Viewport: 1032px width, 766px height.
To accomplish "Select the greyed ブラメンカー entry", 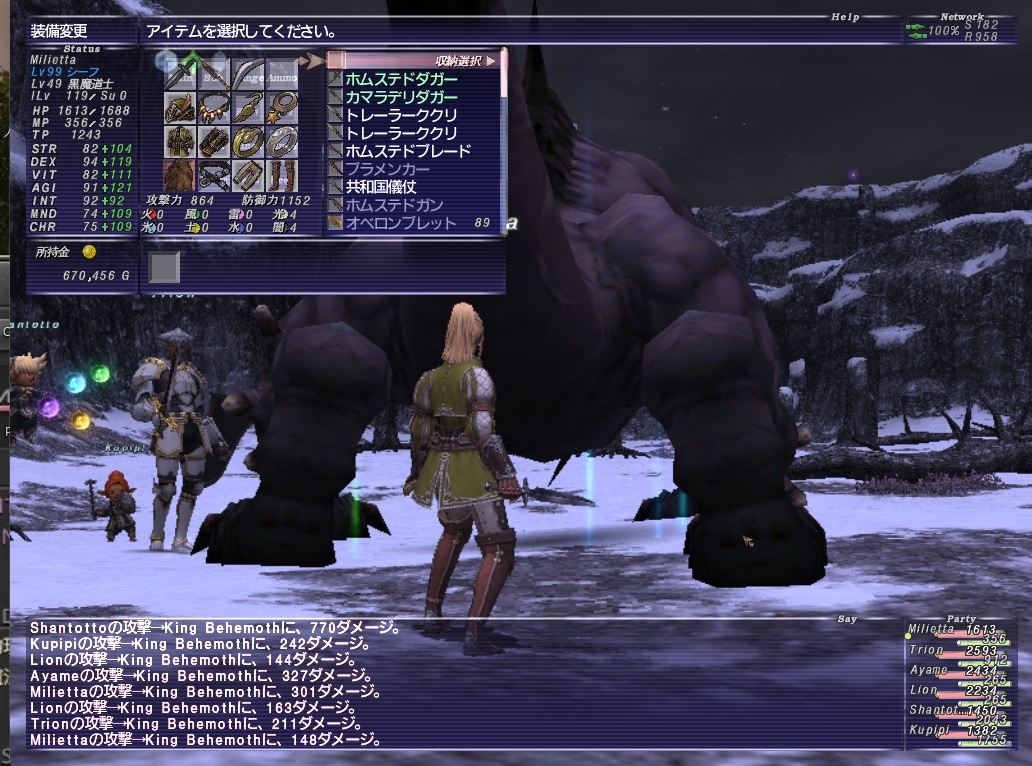I will 394,169.
